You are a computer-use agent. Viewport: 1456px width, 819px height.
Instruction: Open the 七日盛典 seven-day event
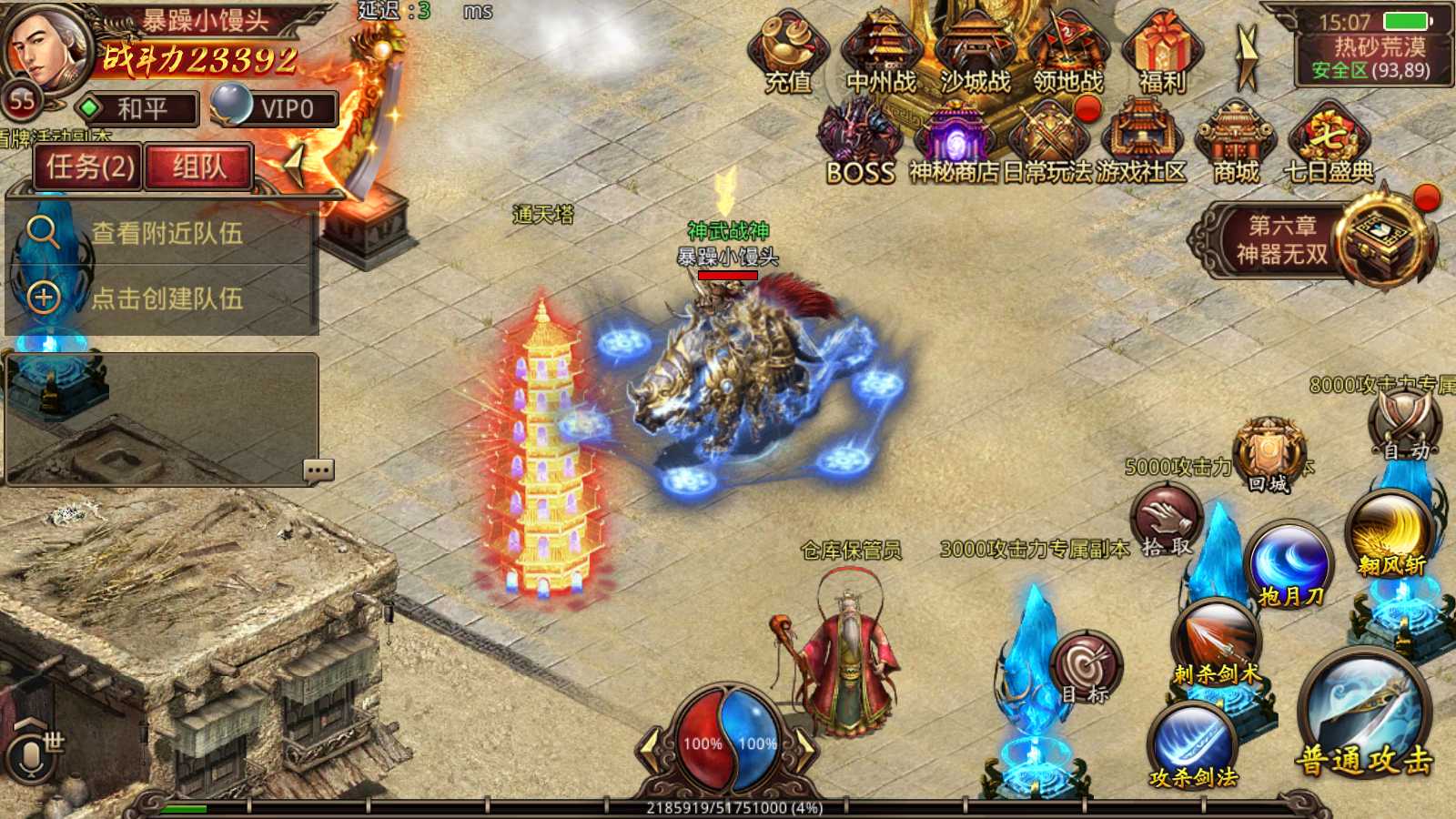pos(1329,144)
